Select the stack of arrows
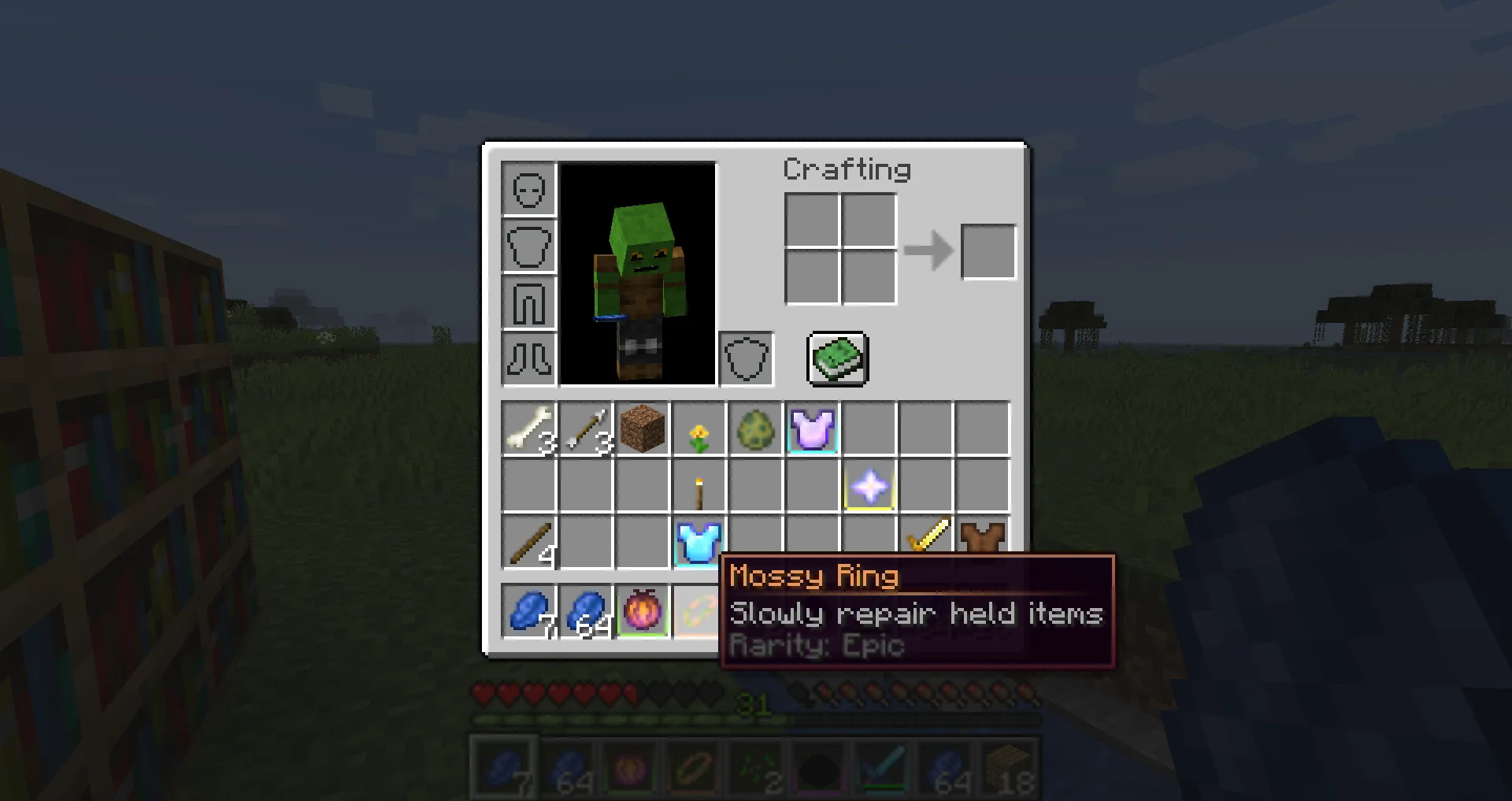The width and height of the screenshot is (1512, 801). click(587, 429)
